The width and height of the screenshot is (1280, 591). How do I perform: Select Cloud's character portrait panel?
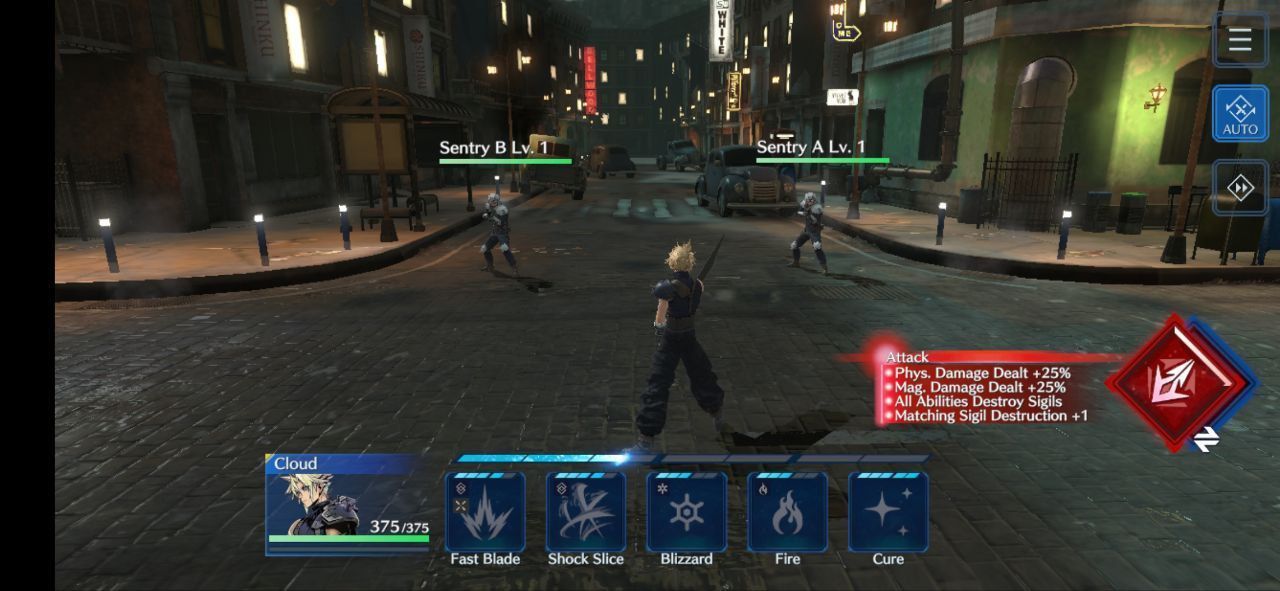(347, 504)
